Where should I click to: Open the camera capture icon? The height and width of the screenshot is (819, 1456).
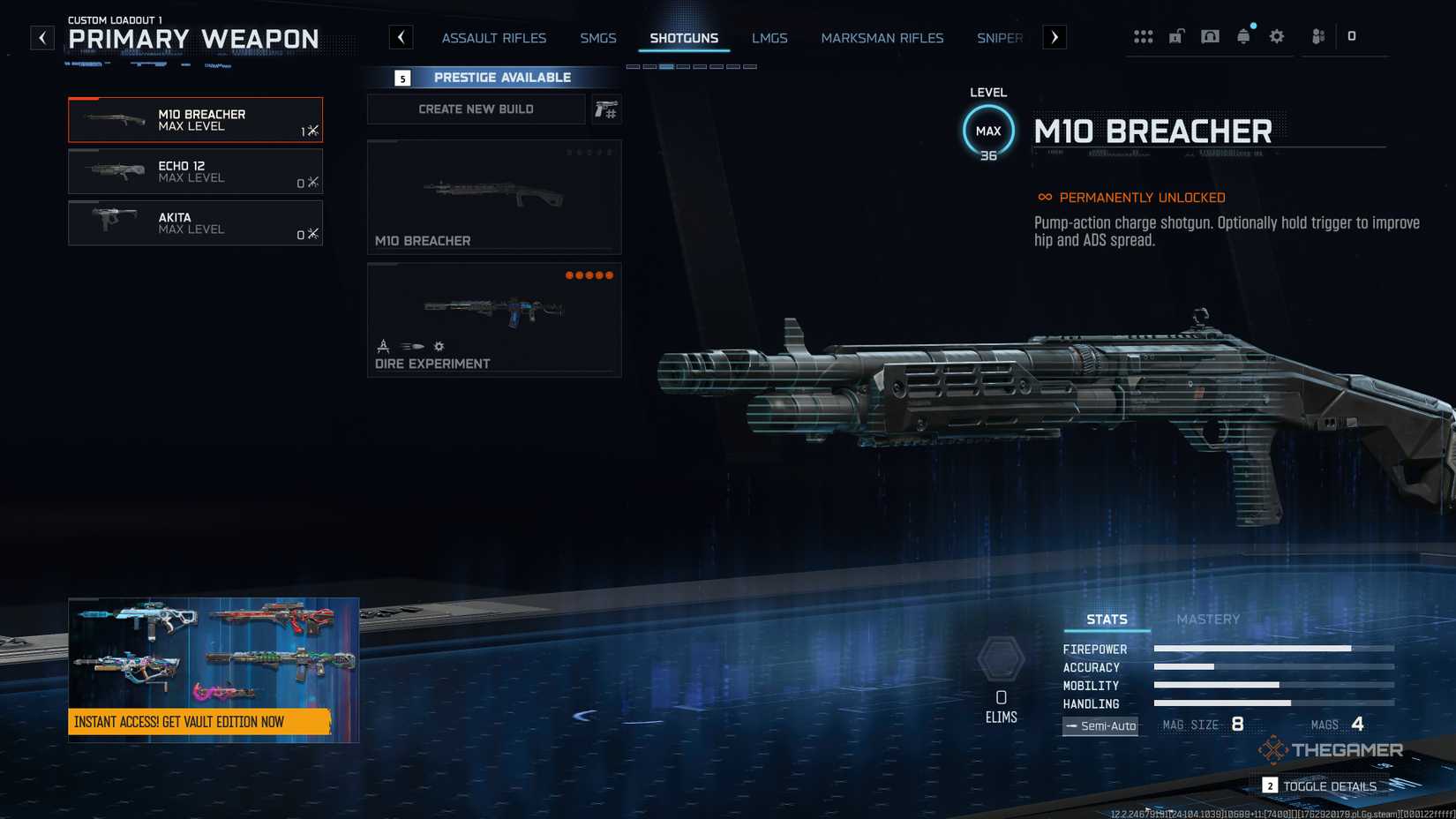click(1210, 36)
